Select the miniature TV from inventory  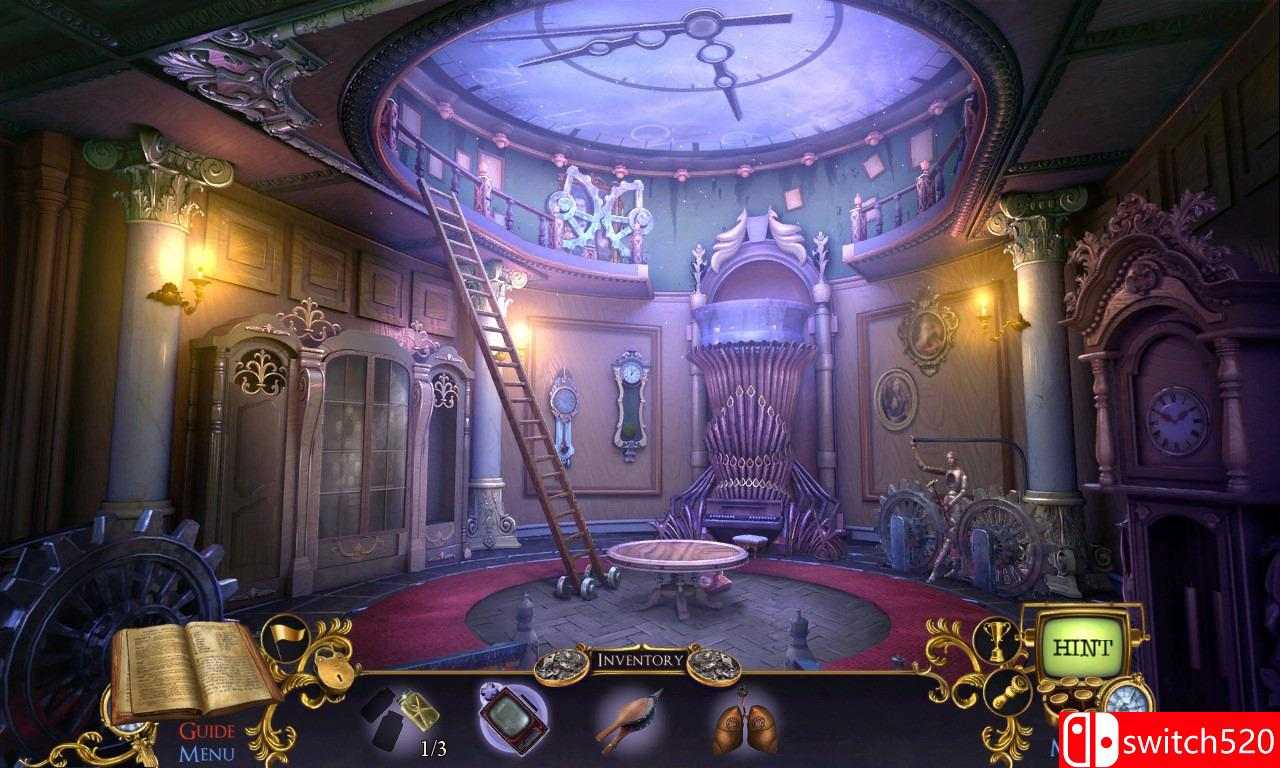click(512, 717)
